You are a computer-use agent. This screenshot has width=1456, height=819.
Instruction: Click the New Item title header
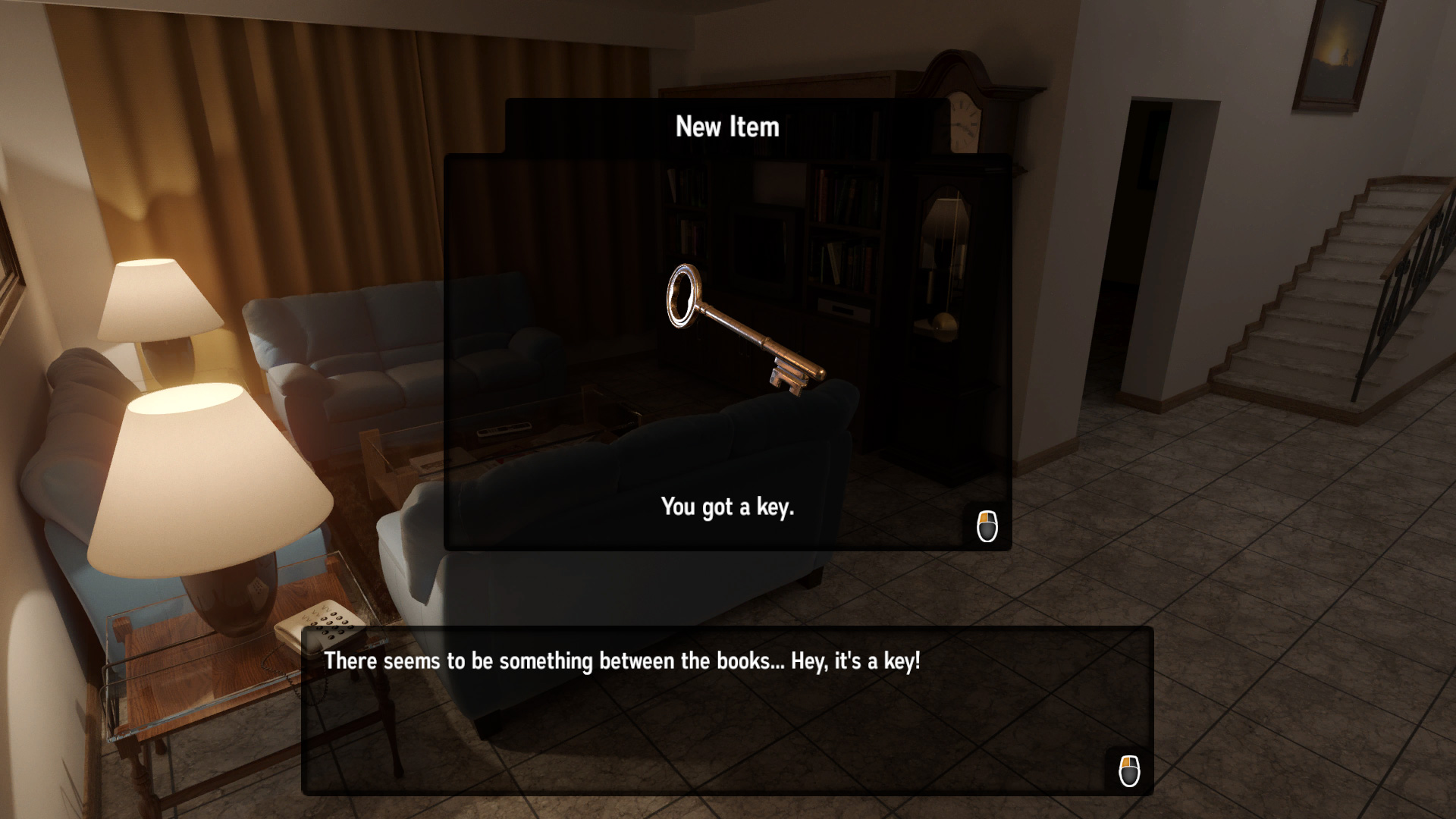point(726,127)
